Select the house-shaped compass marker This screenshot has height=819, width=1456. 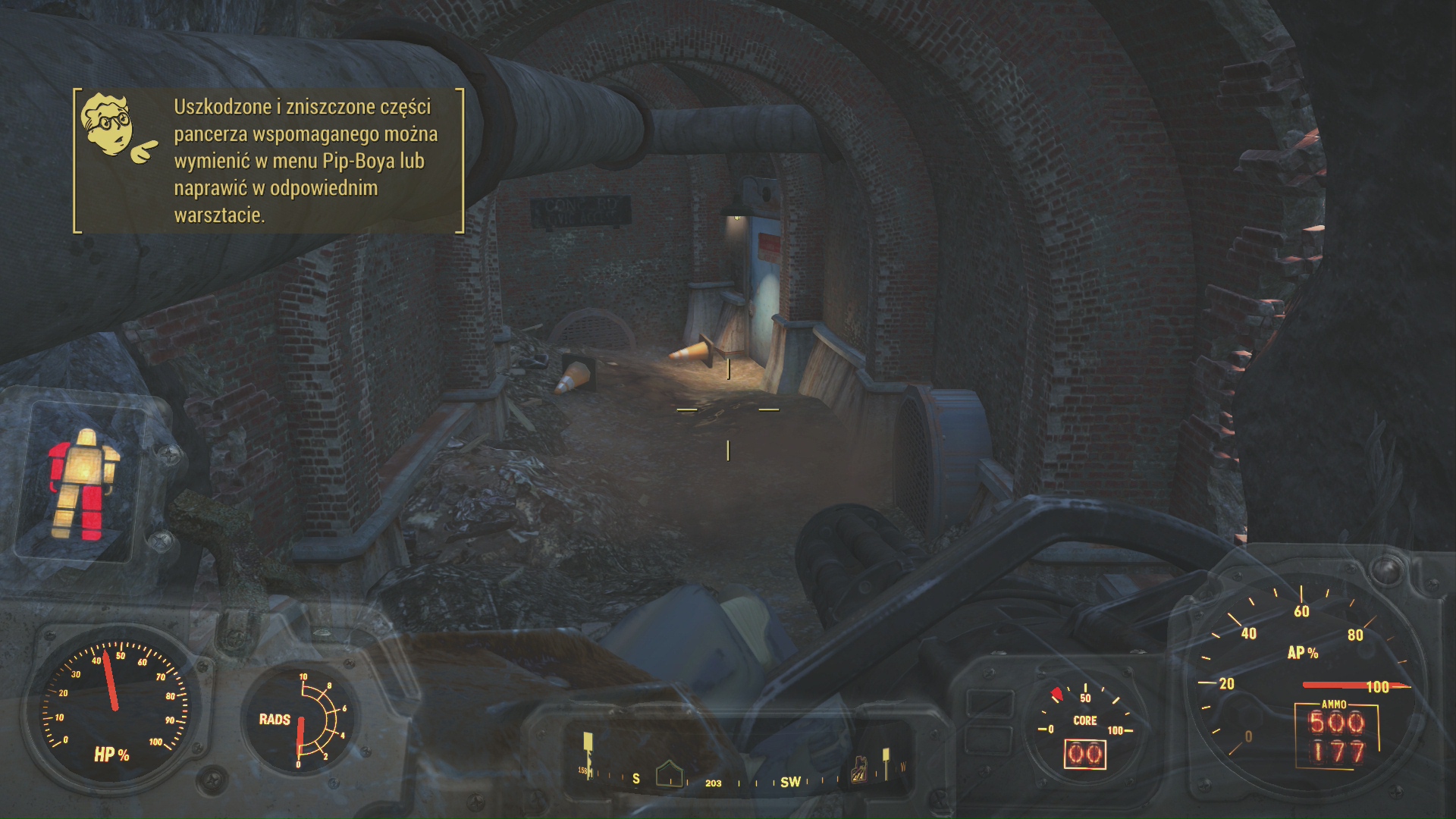(669, 773)
